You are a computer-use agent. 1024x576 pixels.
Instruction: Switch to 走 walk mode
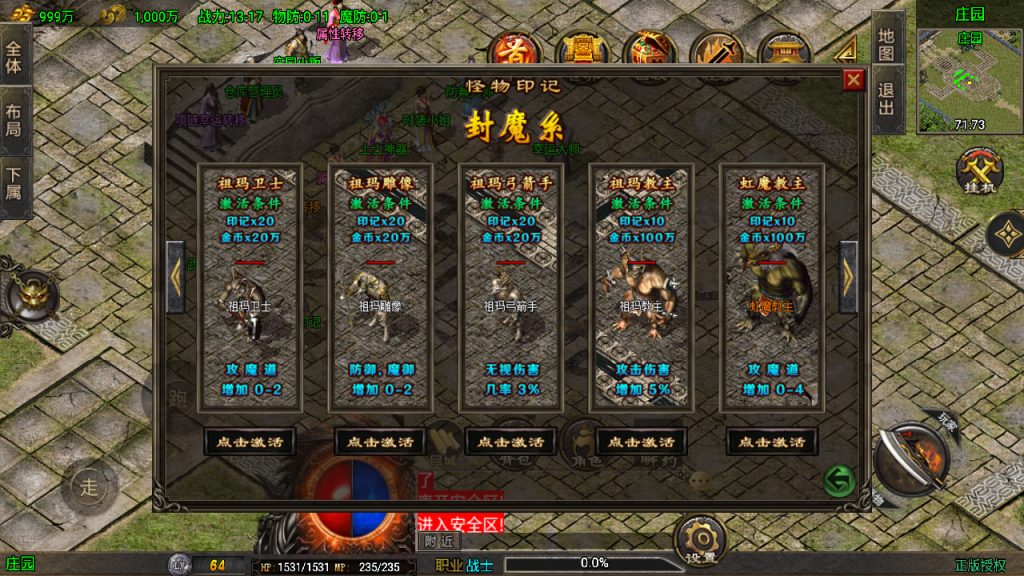click(x=90, y=487)
